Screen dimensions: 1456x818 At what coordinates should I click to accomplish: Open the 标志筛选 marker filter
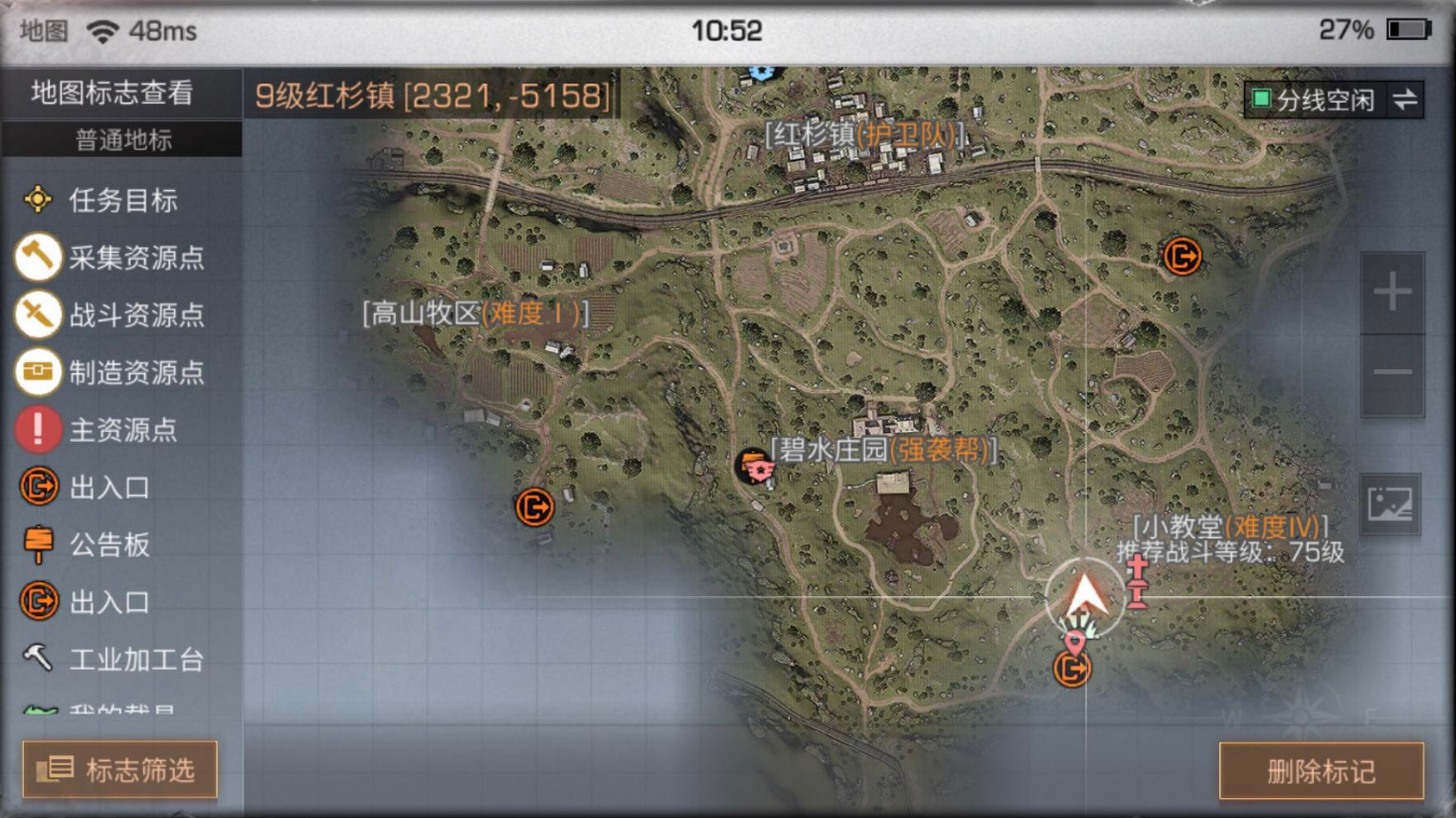tap(120, 769)
